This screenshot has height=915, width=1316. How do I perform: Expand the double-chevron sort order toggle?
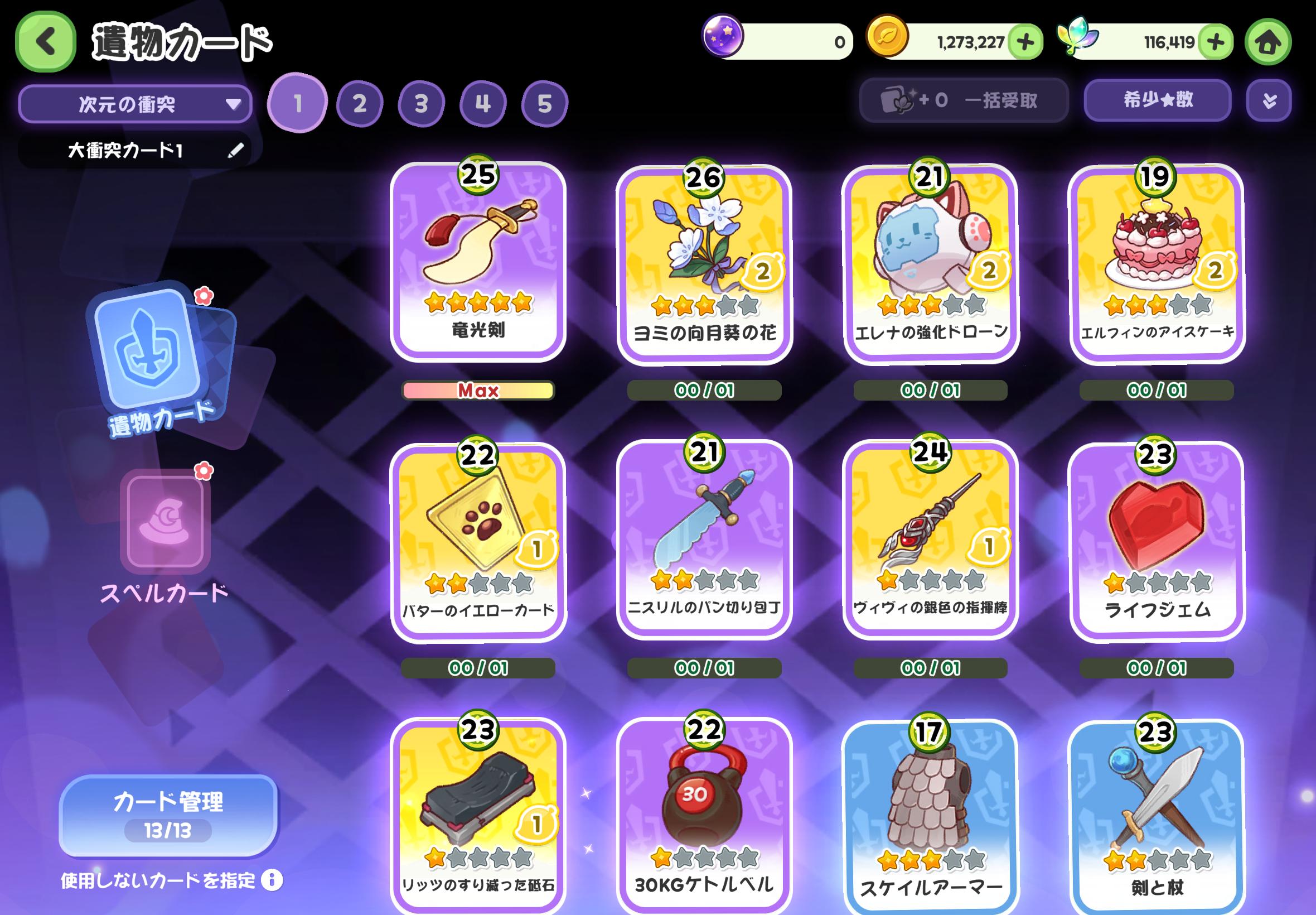(x=1269, y=101)
